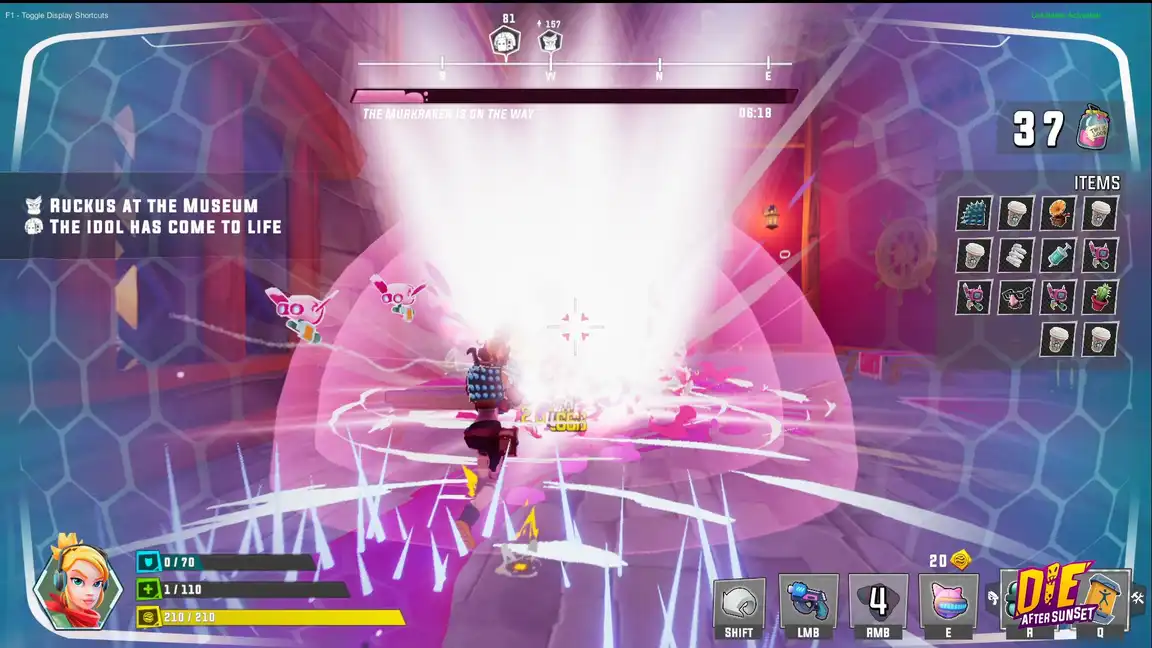Pick the novelty glasses-and-nose item
Image resolution: width=1152 pixels, height=648 pixels.
tap(1016, 297)
